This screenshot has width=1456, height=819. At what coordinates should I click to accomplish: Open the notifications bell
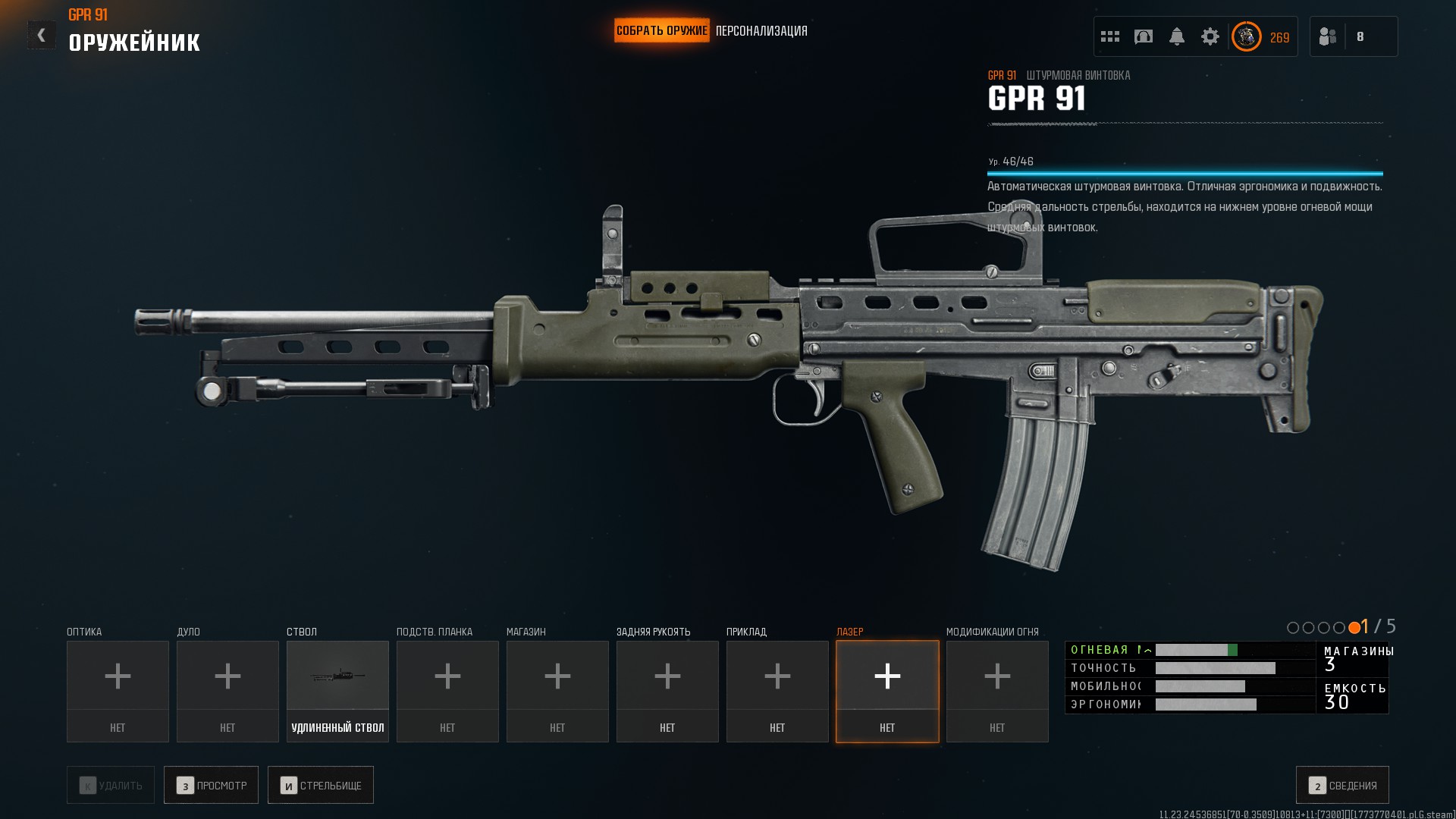point(1177,36)
